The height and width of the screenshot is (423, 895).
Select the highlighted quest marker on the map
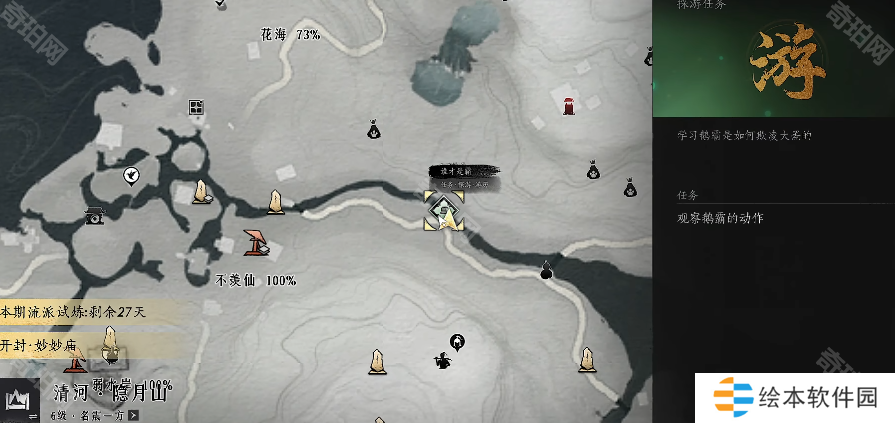pos(444,210)
